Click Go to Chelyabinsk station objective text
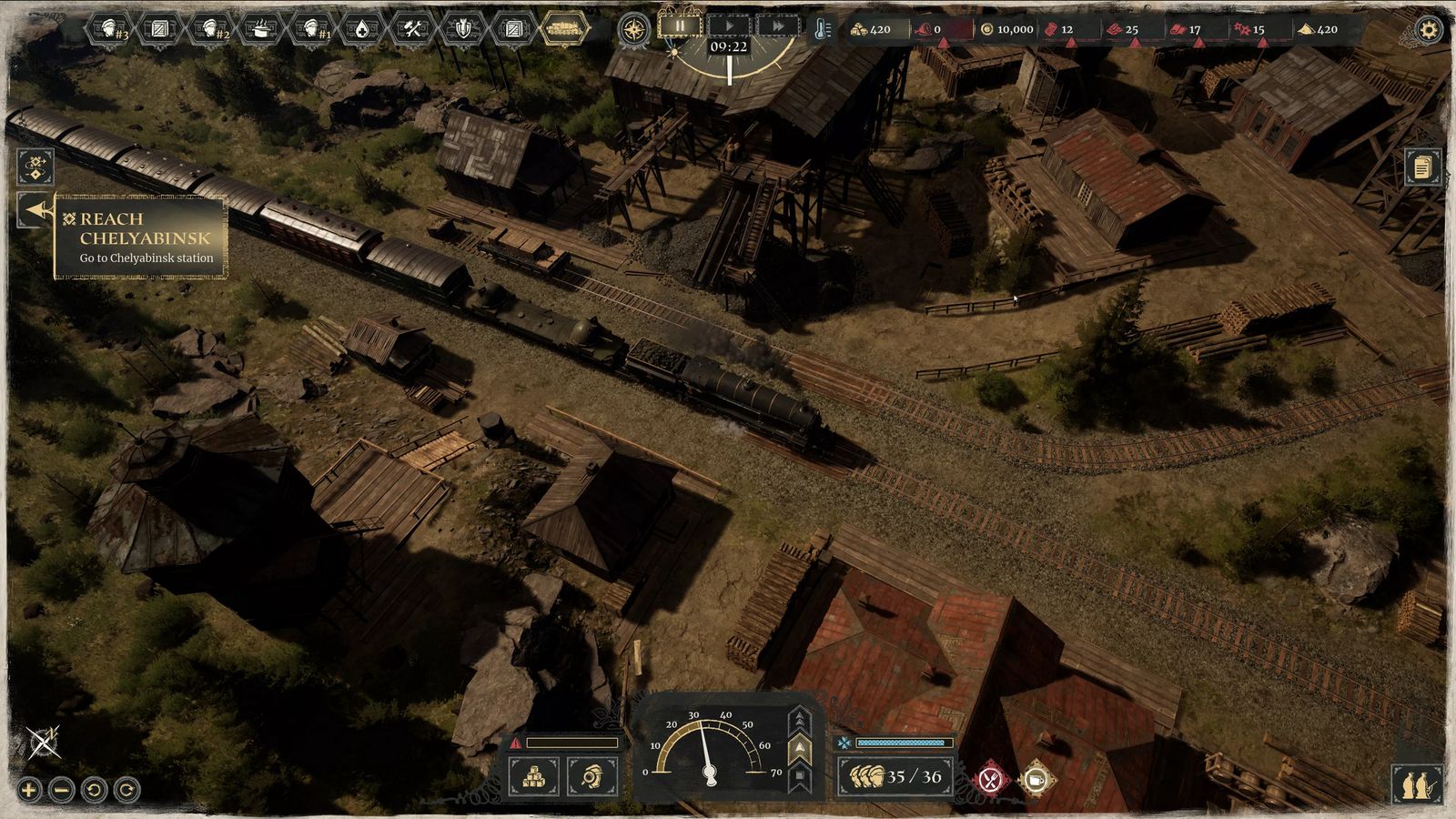Image resolution: width=1456 pixels, height=819 pixels. point(146,259)
